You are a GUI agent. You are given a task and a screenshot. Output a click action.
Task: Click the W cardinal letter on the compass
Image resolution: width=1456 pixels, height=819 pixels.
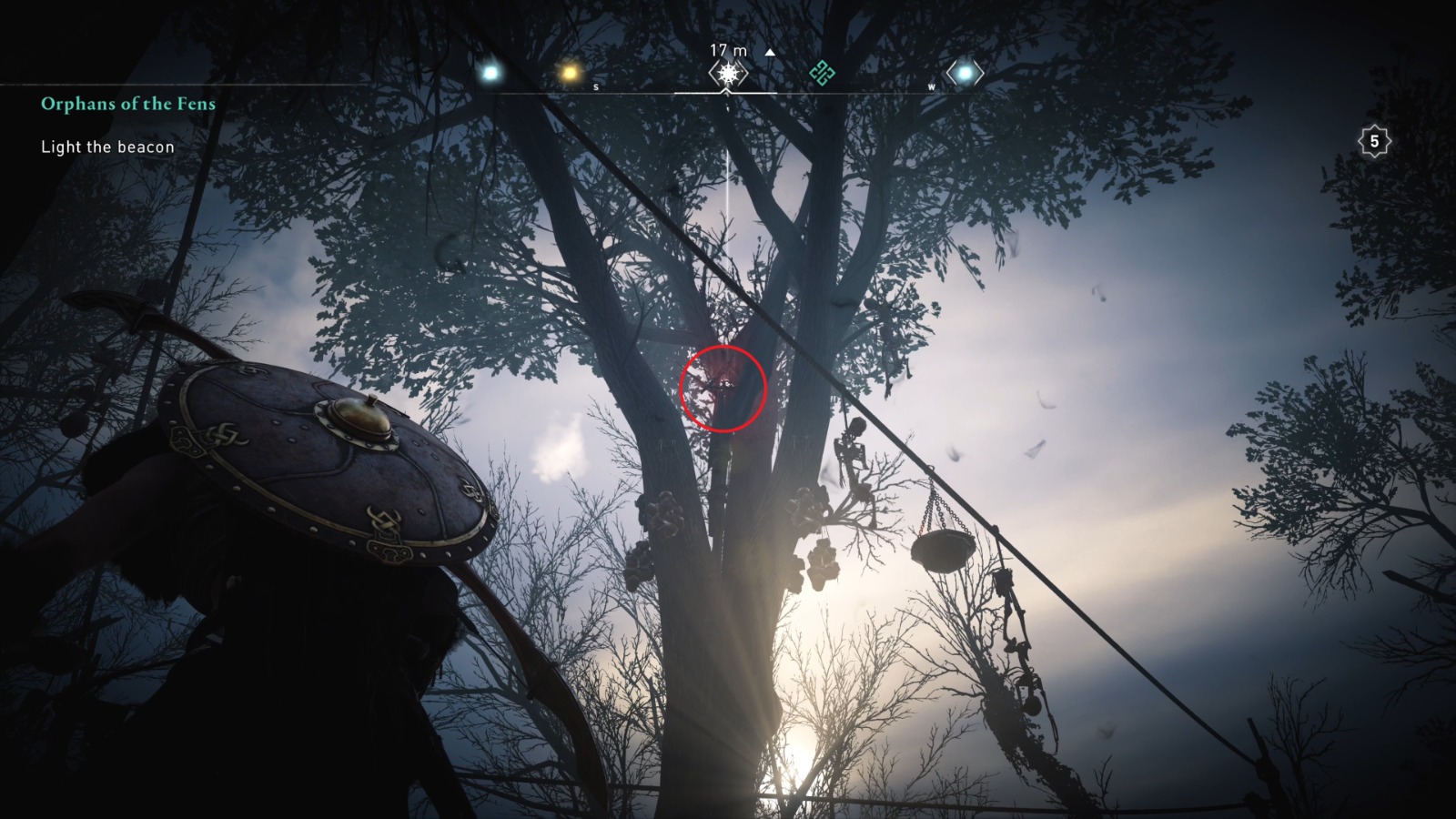[930, 87]
